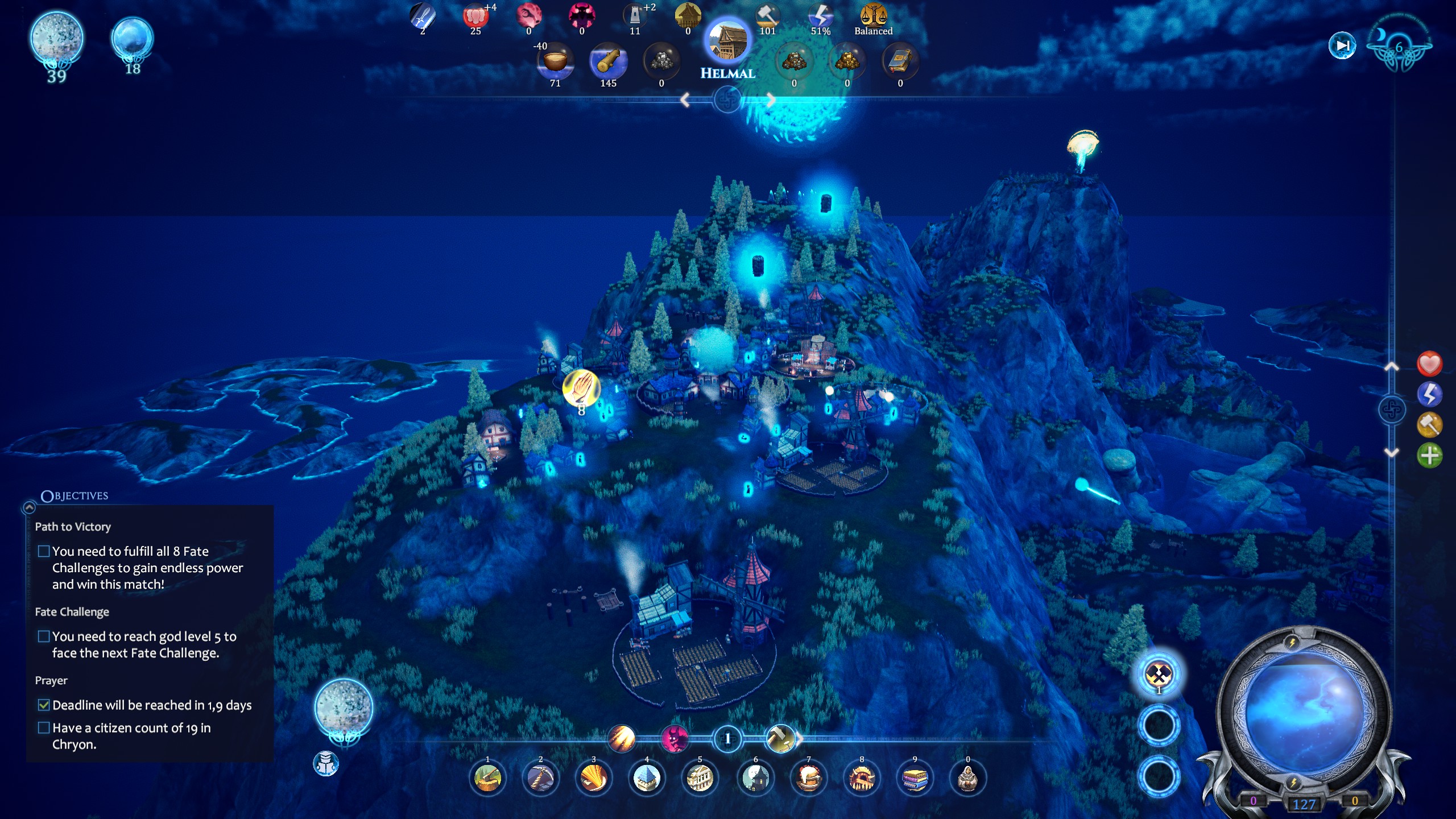Go to the next village with right arrow
The image size is (1456, 819).
pos(770,101)
